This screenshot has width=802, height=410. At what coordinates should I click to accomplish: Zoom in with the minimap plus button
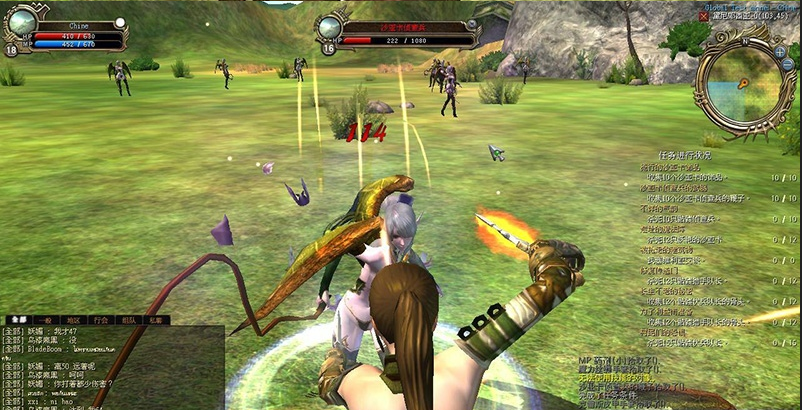780,50
